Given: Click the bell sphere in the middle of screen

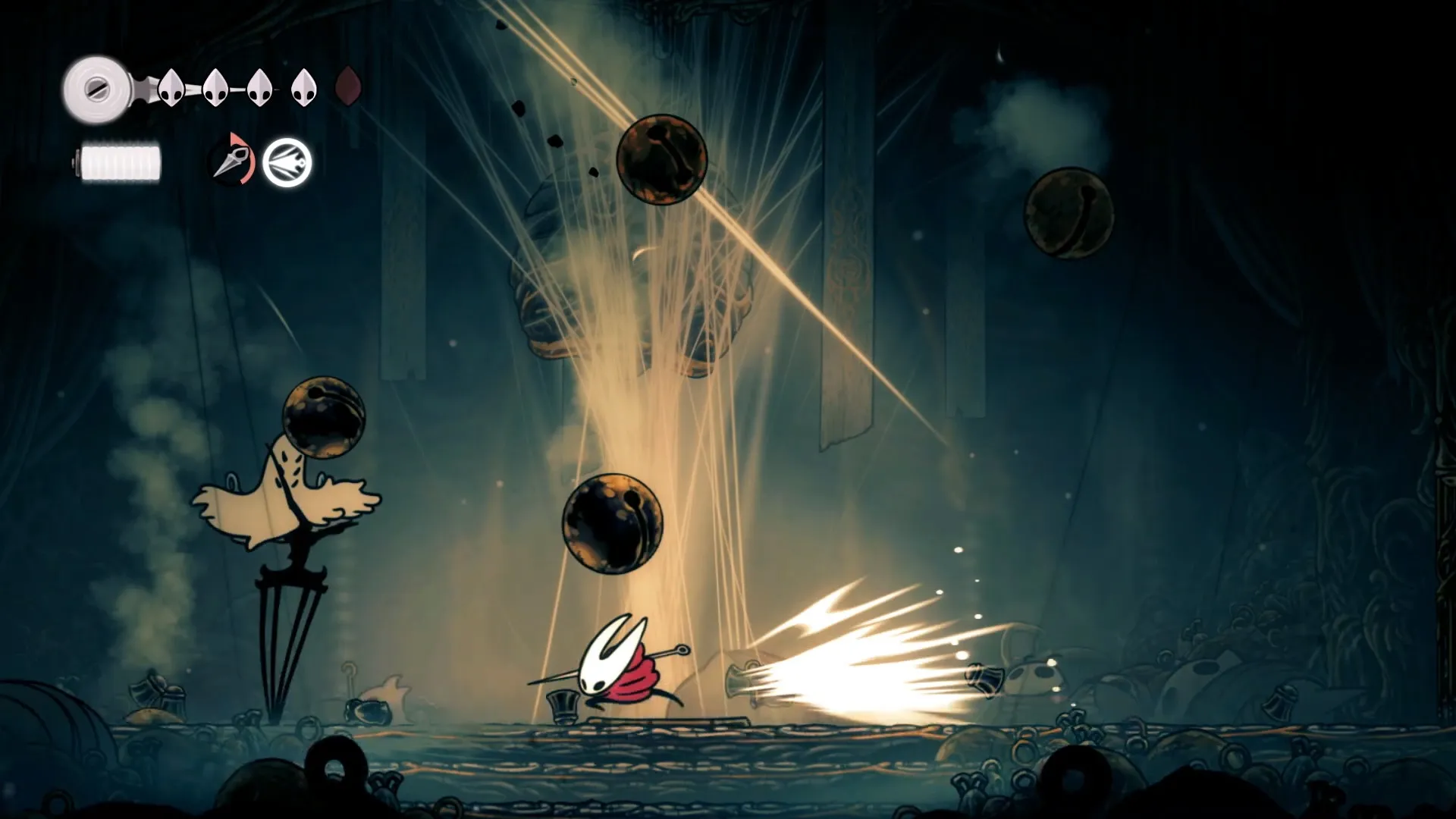Looking at the screenshot, I should 614,523.
